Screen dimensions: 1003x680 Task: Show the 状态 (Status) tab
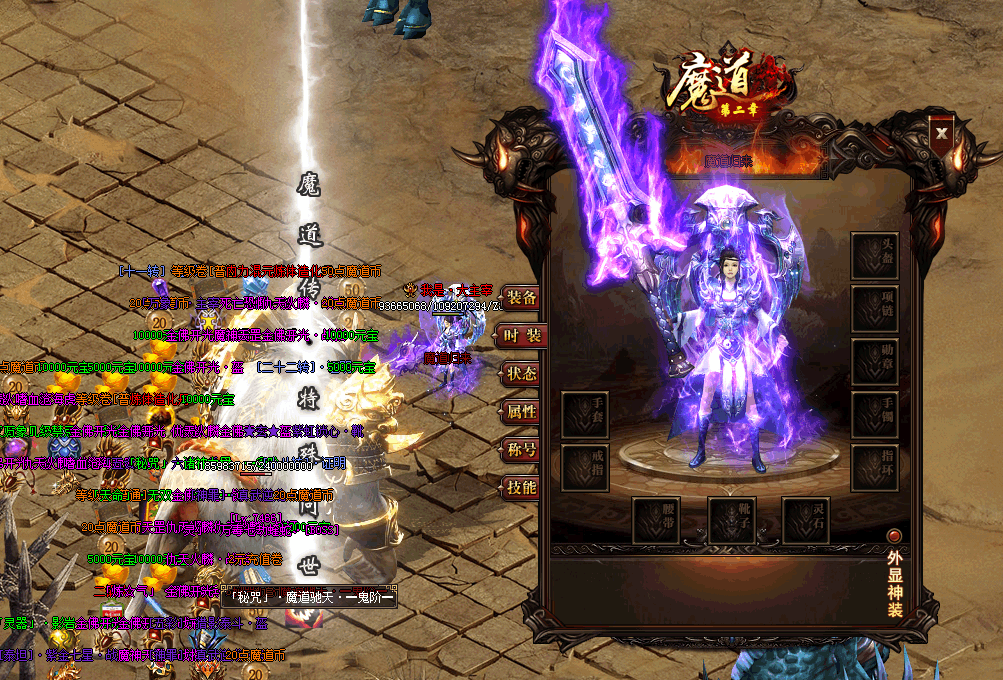(520, 374)
